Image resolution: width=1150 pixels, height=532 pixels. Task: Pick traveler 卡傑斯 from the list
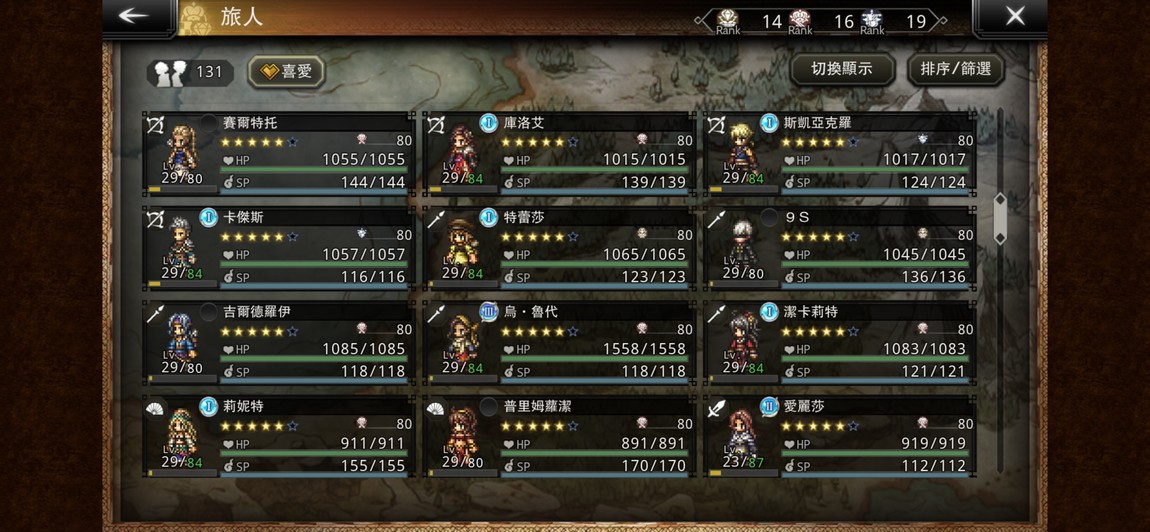pyautogui.click(x=279, y=248)
